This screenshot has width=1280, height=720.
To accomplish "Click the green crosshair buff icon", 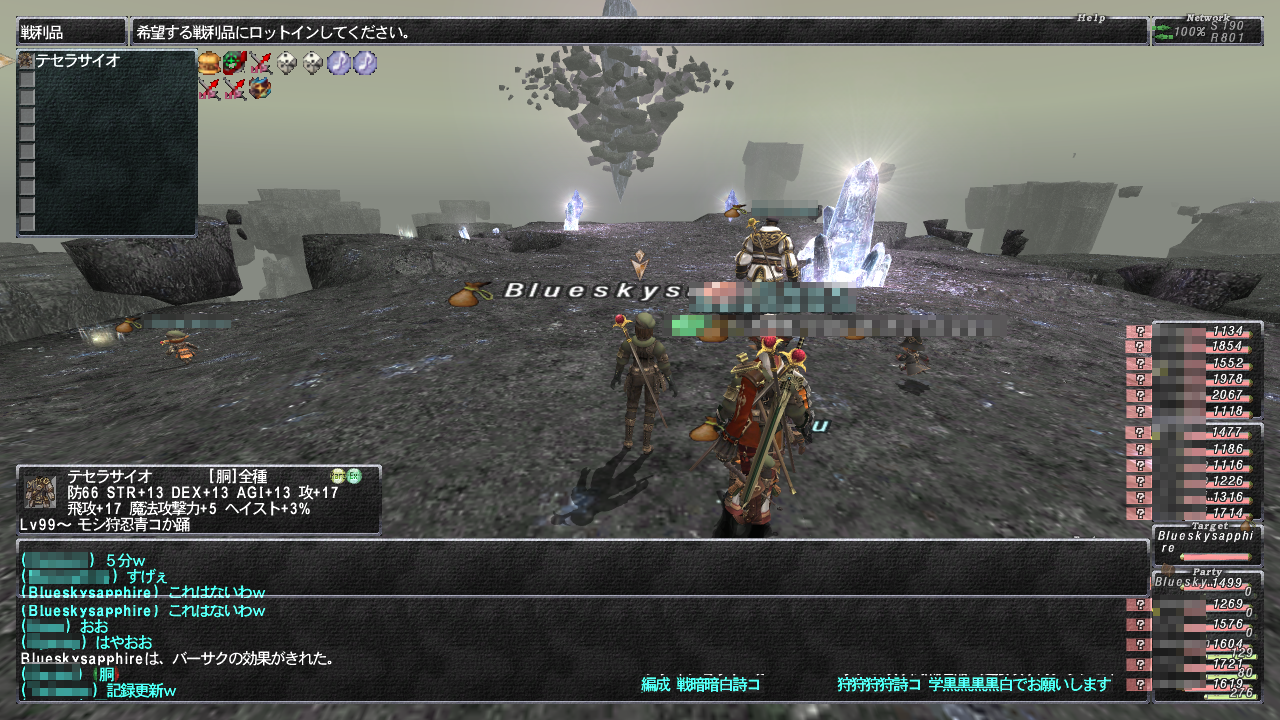I will pyautogui.click(x=235, y=63).
